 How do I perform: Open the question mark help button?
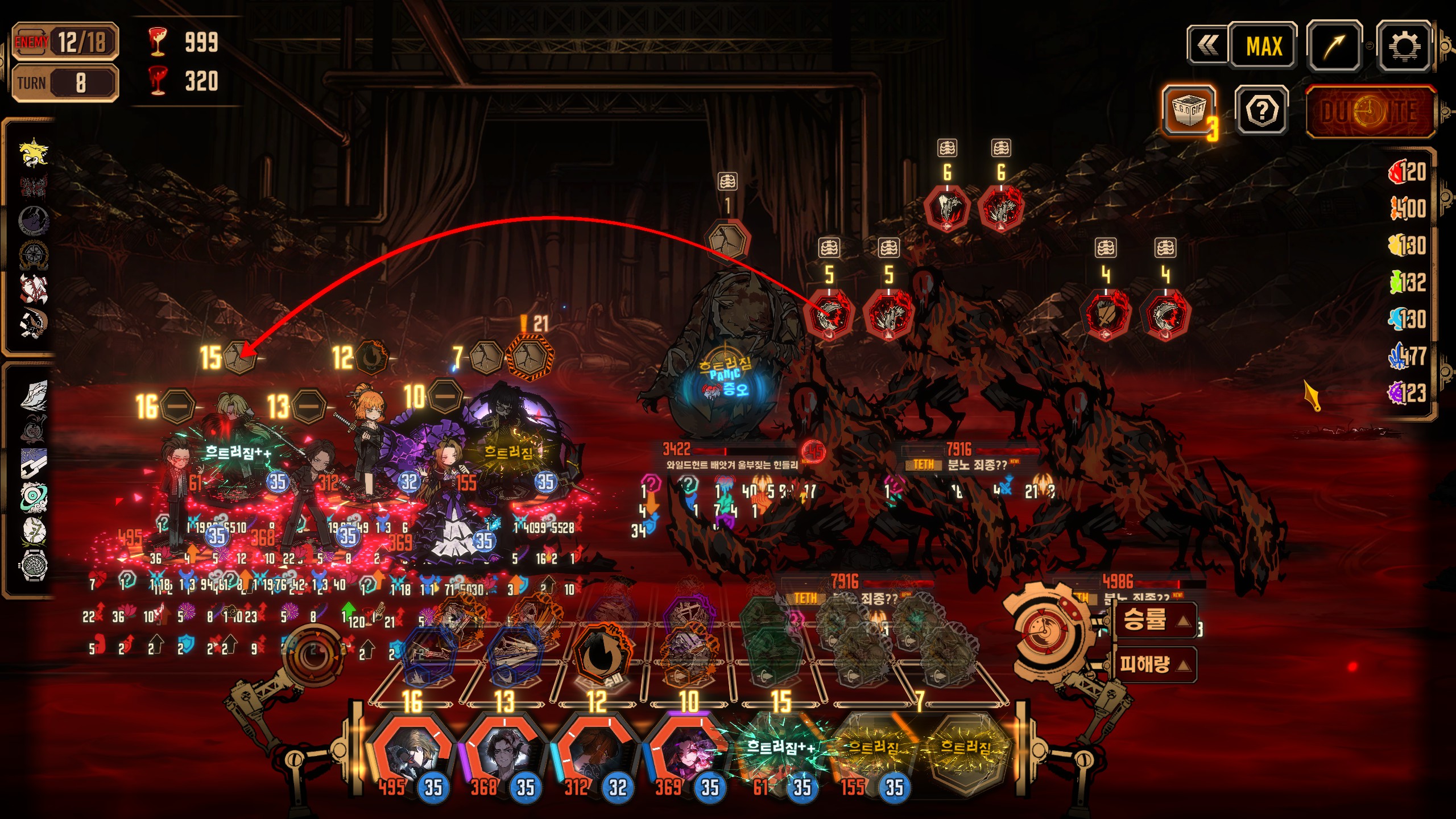(1261, 111)
